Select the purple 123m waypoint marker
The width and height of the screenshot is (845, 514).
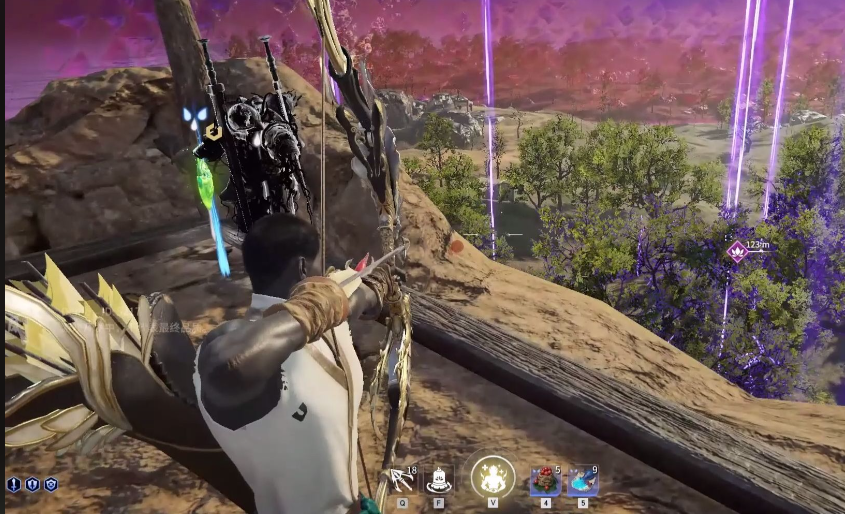click(x=737, y=249)
